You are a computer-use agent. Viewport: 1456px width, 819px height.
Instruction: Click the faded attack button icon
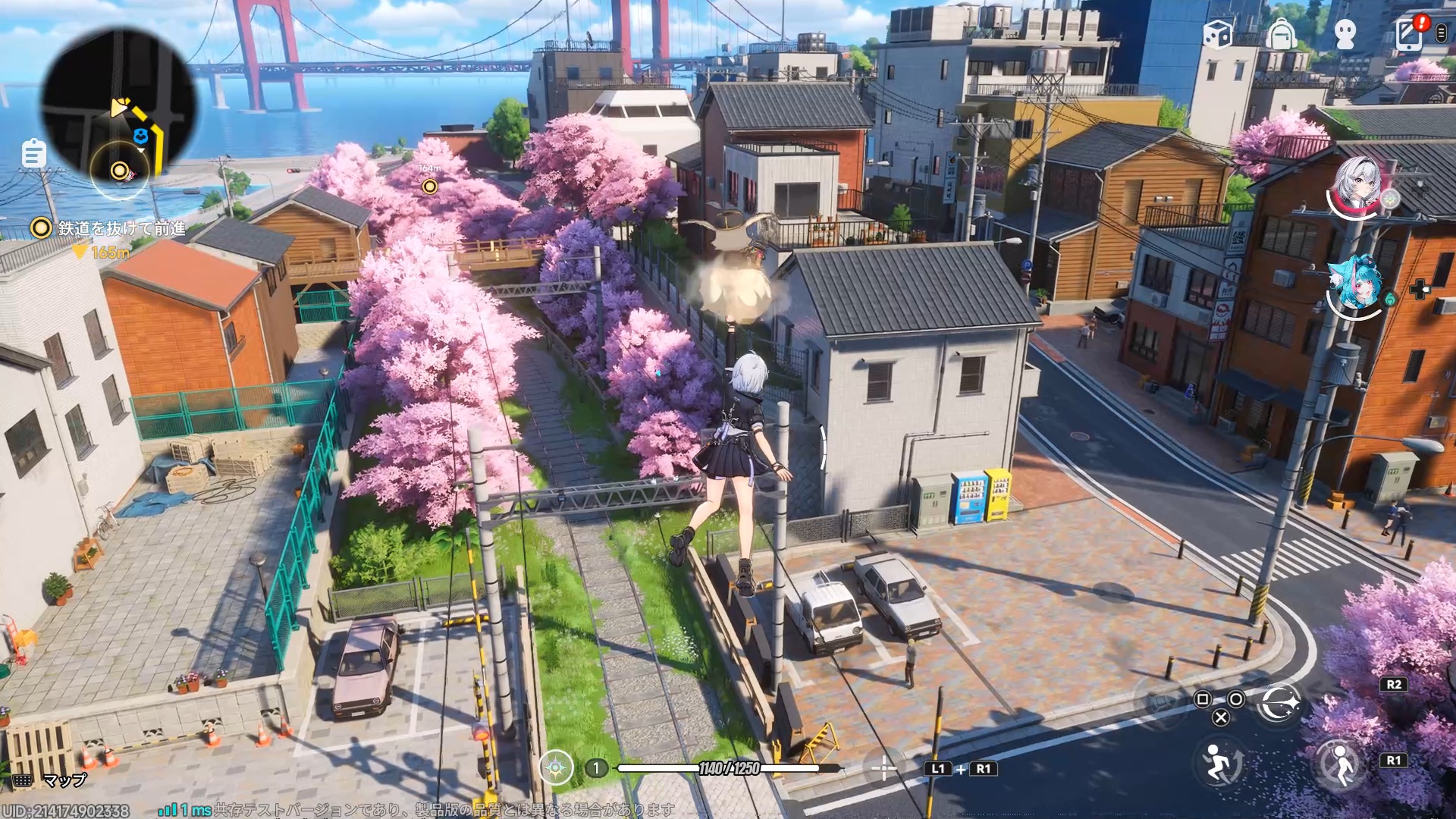pyautogui.click(x=1160, y=702)
